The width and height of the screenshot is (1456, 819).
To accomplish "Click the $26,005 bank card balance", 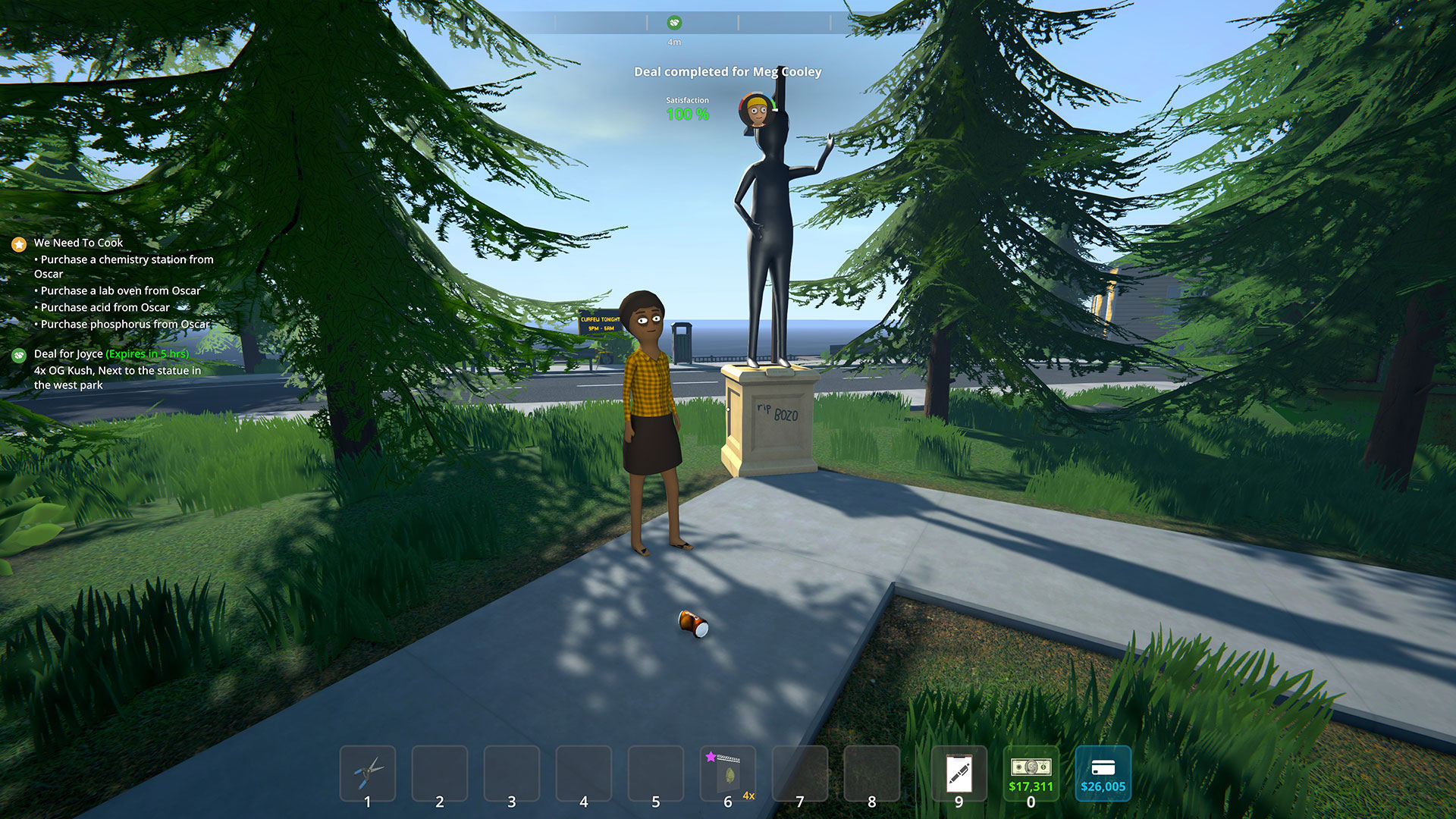I will tap(1103, 773).
